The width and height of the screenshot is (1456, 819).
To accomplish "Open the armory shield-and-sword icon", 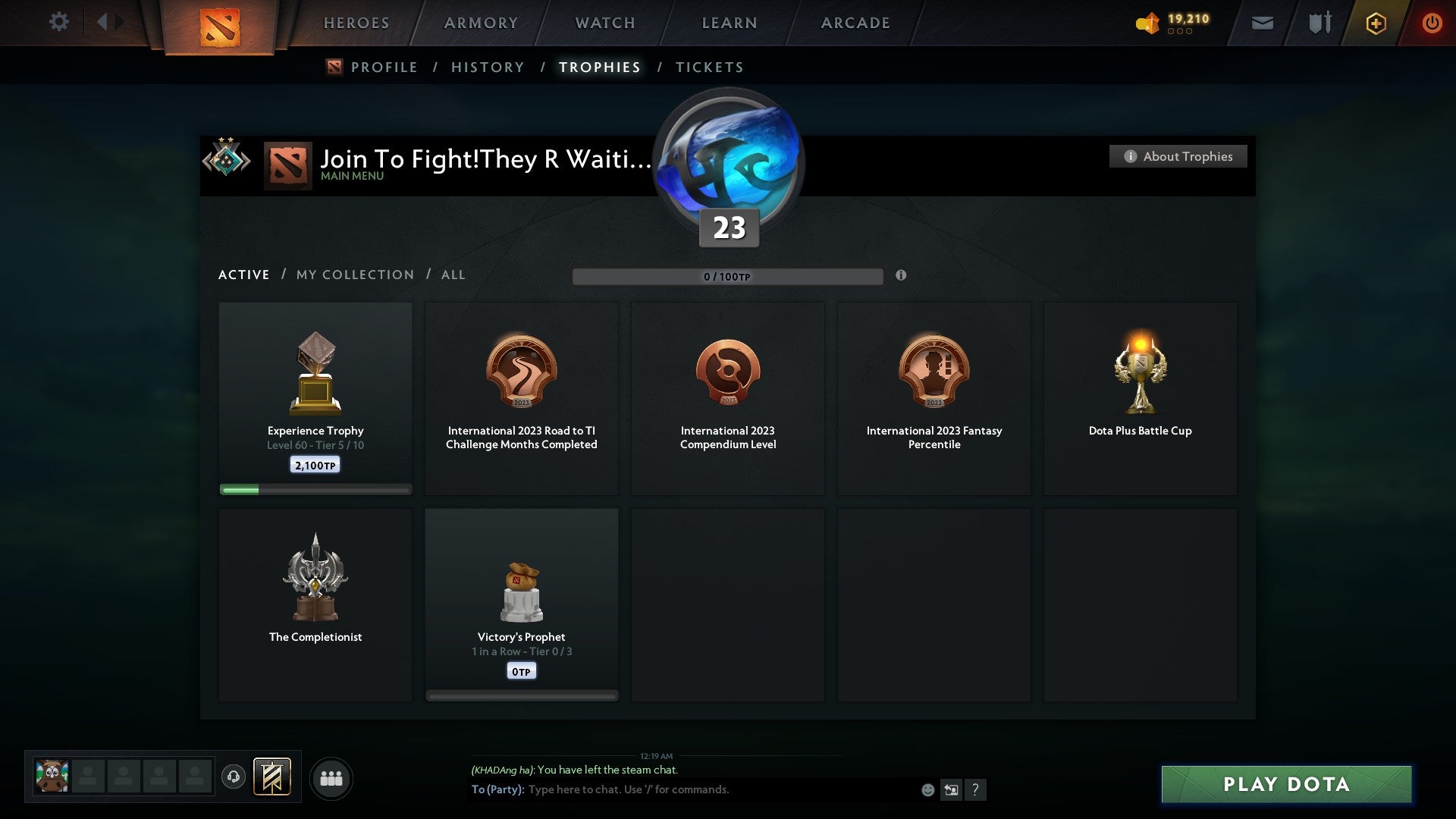I will click(x=1319, y=23).
